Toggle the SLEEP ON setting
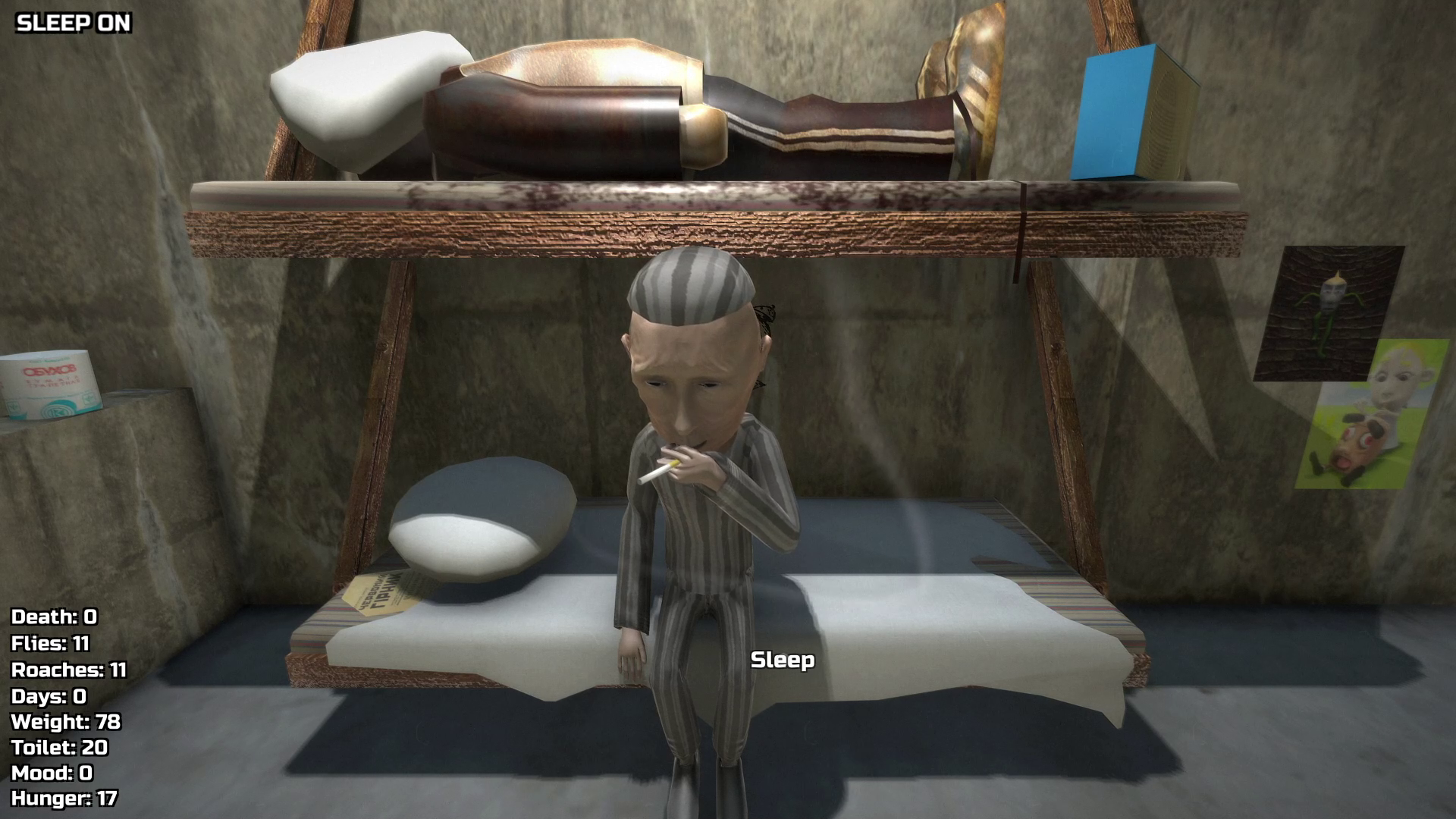This screenshot has height=819, width=1456. [x=72, y=24]
